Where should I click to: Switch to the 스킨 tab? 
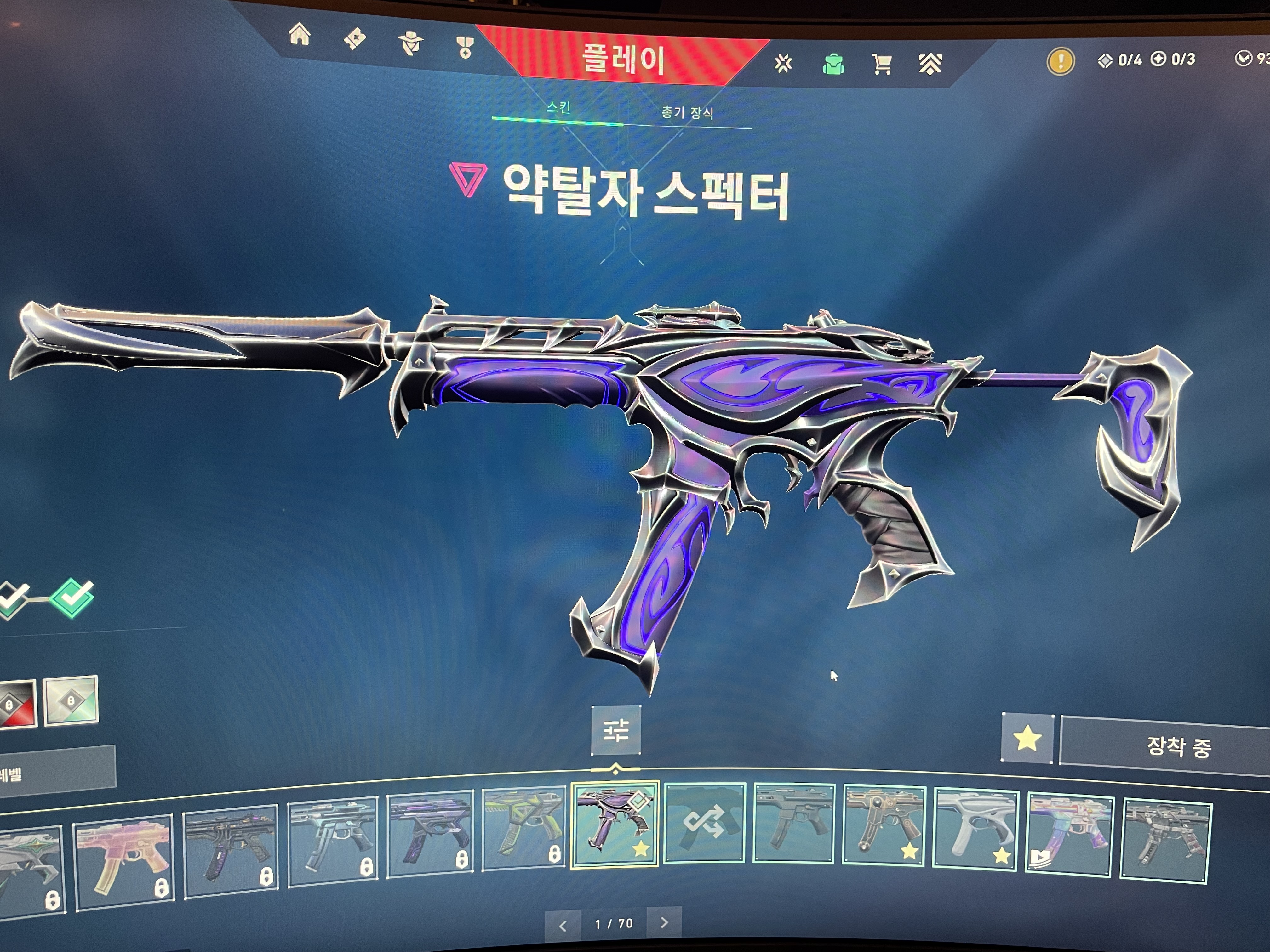pos(558,107)
